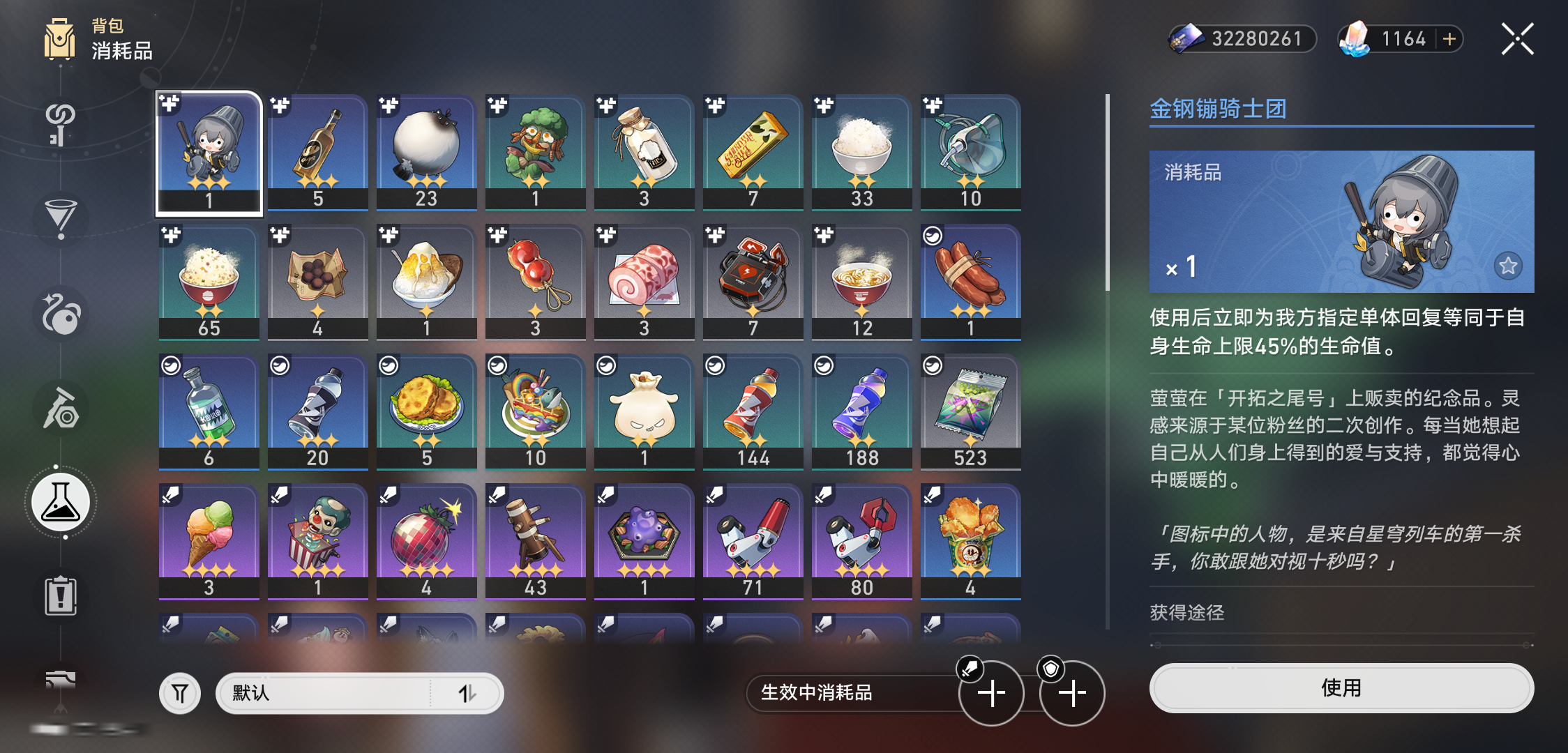This screenshot has width=1568, height=753.
Task: Add an attack consumable to active slot
Action: pos(991,693)
